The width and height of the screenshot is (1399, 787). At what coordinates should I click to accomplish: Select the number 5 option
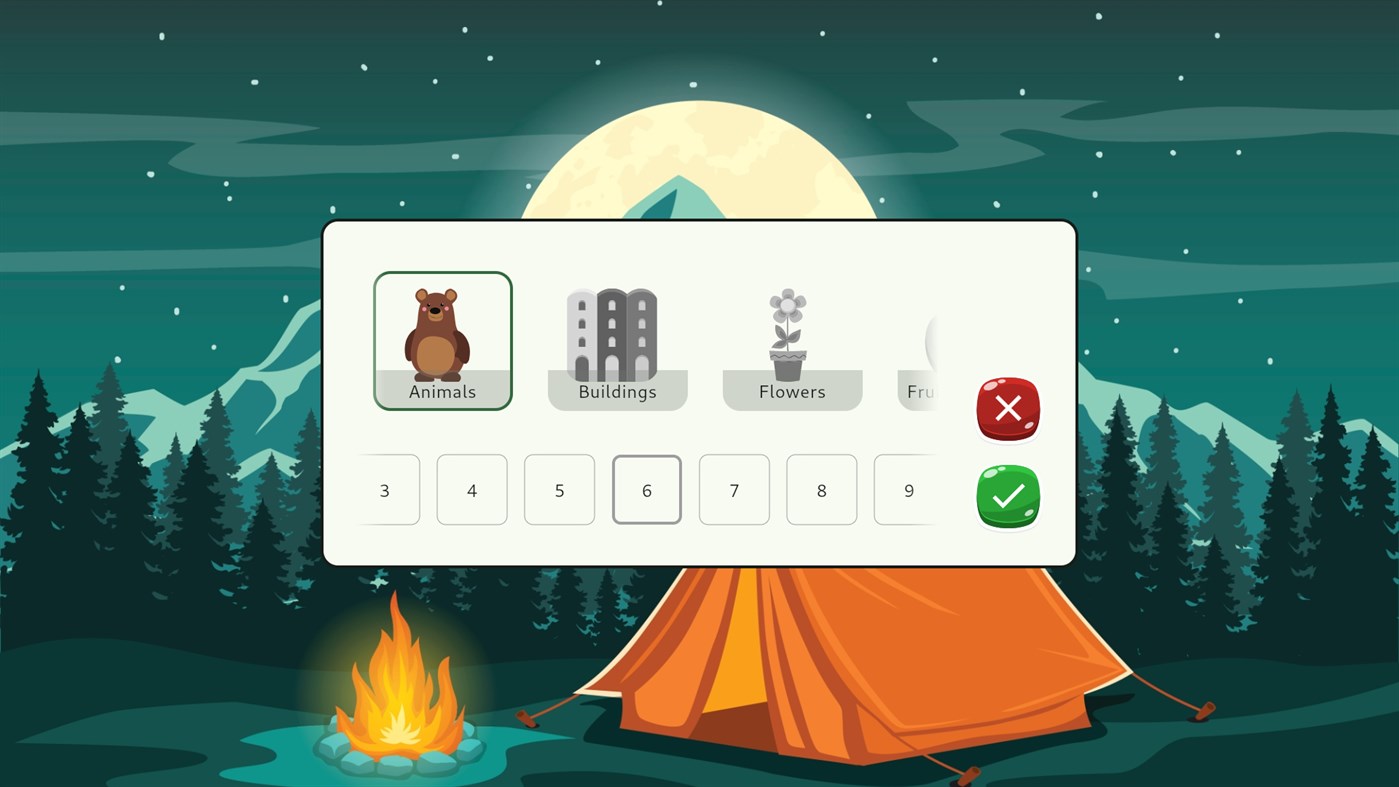point(559,490)
